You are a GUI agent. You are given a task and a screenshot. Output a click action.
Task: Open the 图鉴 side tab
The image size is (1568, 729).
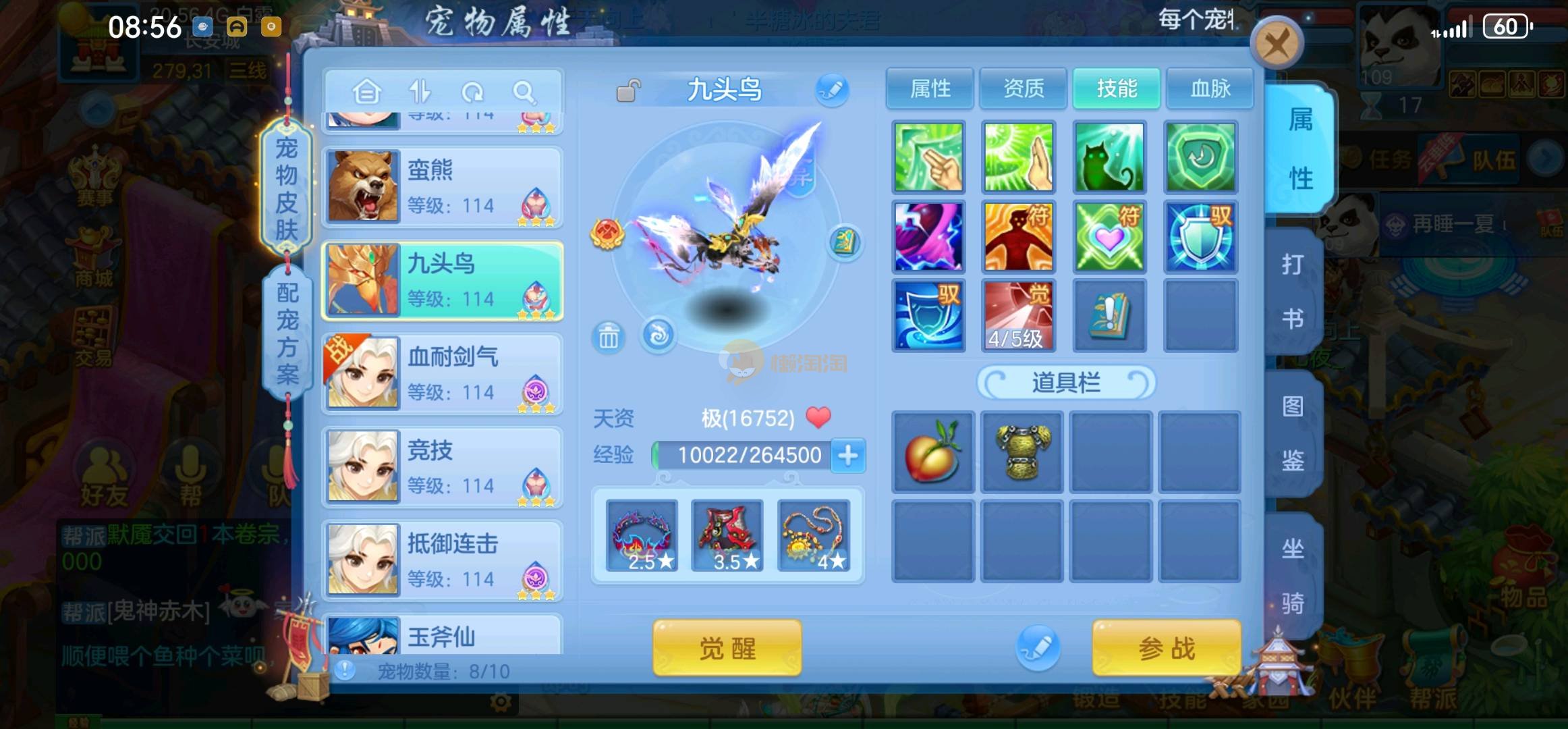tap(1292, 433)
